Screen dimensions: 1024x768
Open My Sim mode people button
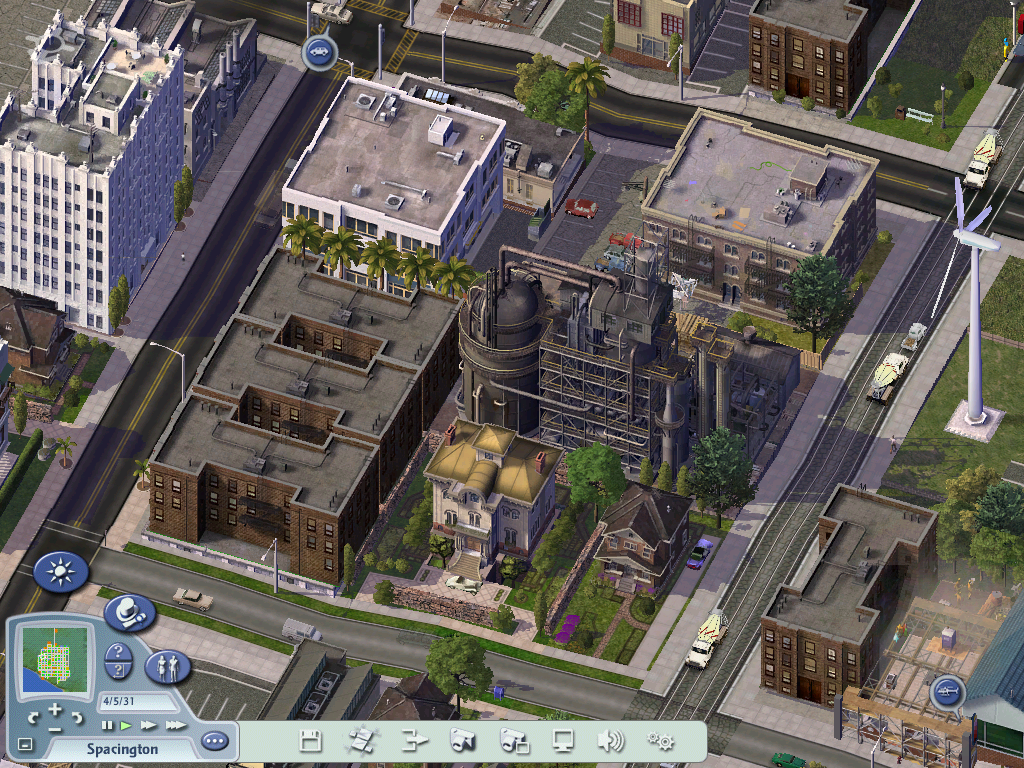[168, 665]
